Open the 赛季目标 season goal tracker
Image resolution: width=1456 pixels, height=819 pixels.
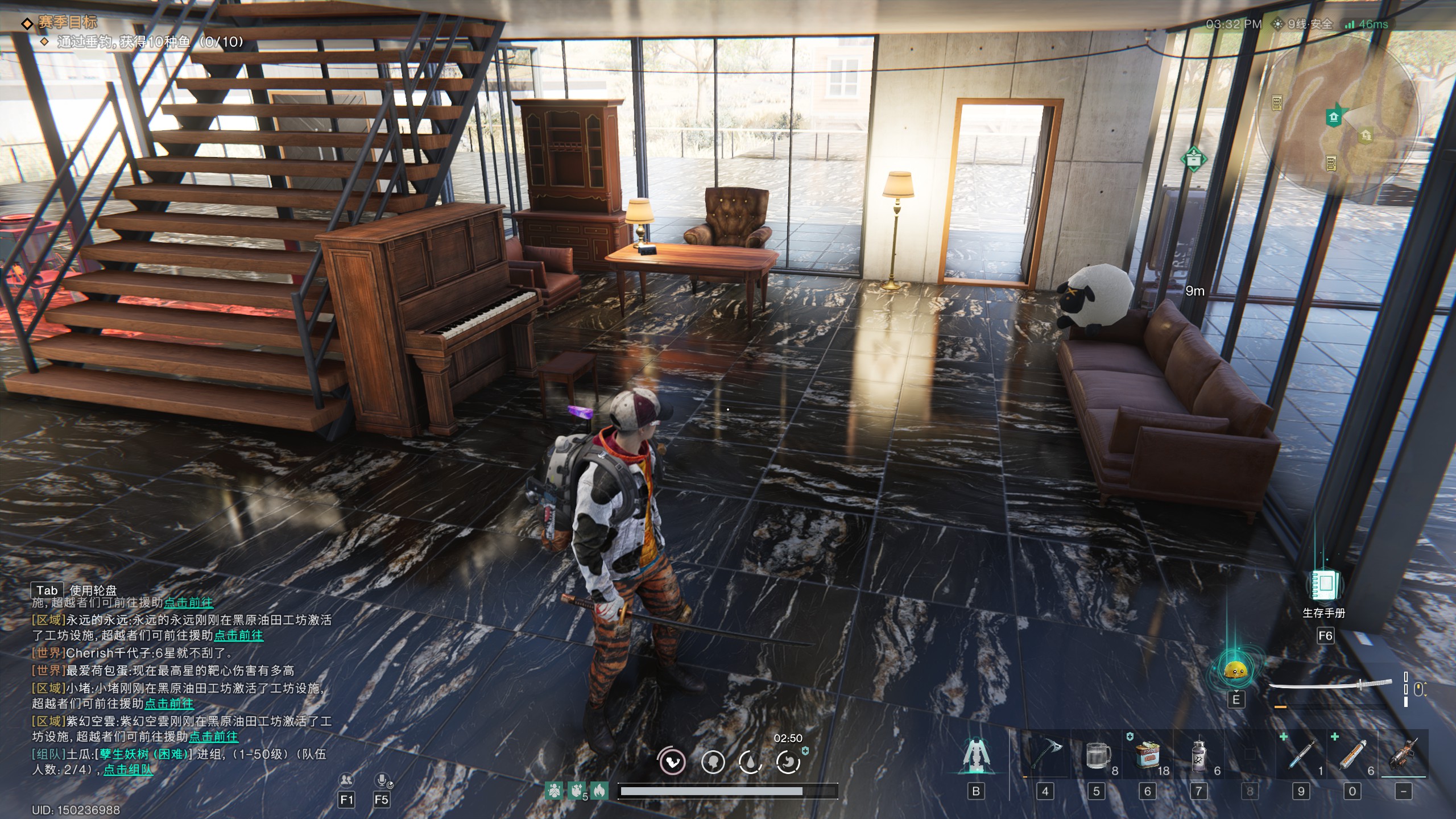coord(67,23)
